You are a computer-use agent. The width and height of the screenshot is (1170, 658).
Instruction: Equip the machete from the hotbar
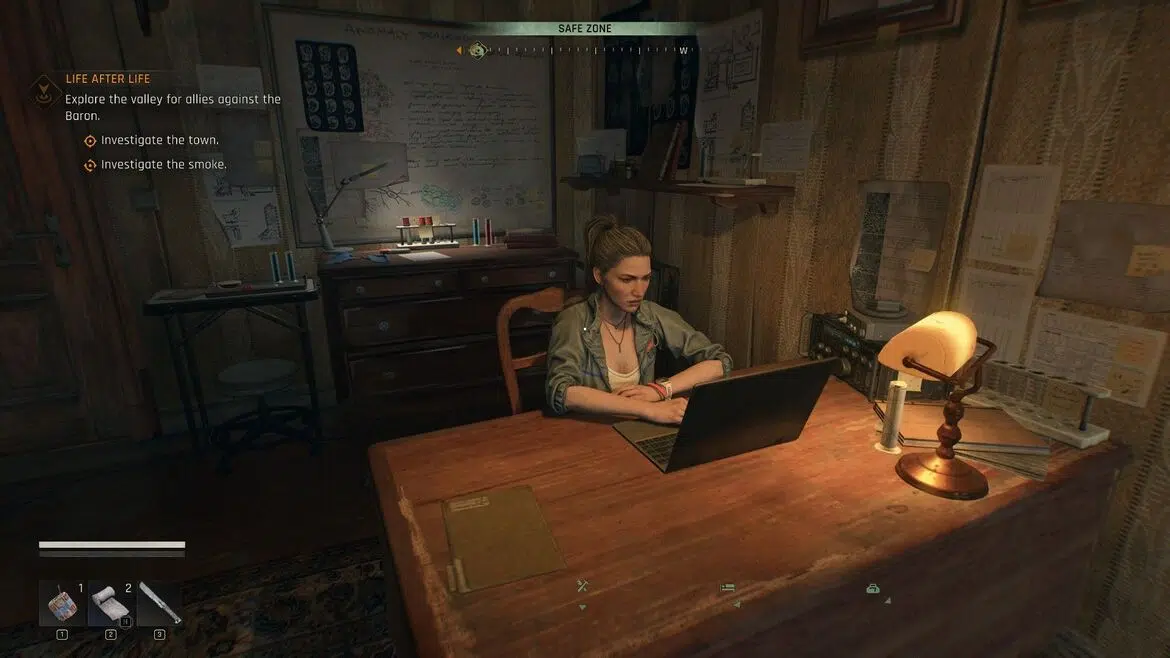(159, 603)
